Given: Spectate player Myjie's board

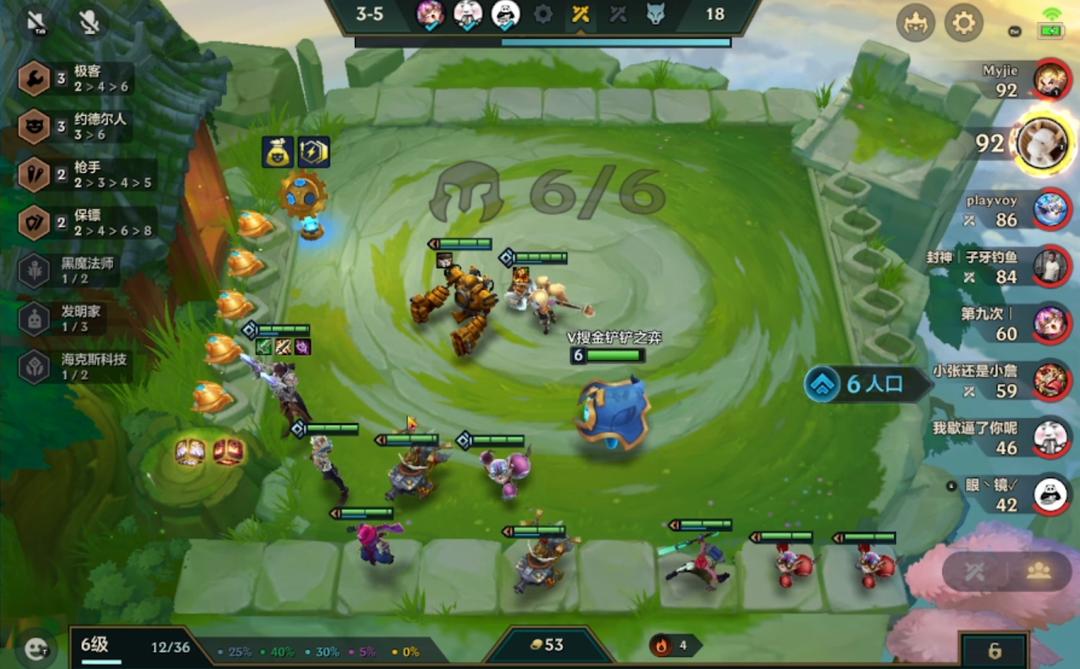Looking at the screenshot, I should click(1049, 78).
